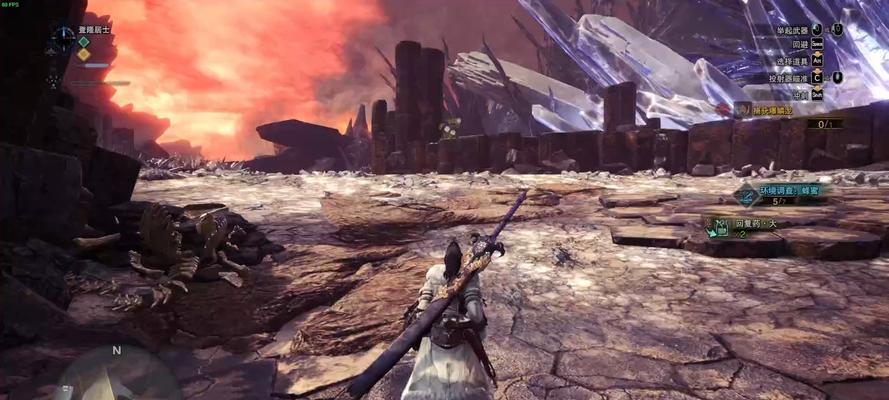Select the 回复药·大 item slot
Image resolution: width=889 pixels, height=400 pixels.
pyautogui.click(x=719, y=228)
